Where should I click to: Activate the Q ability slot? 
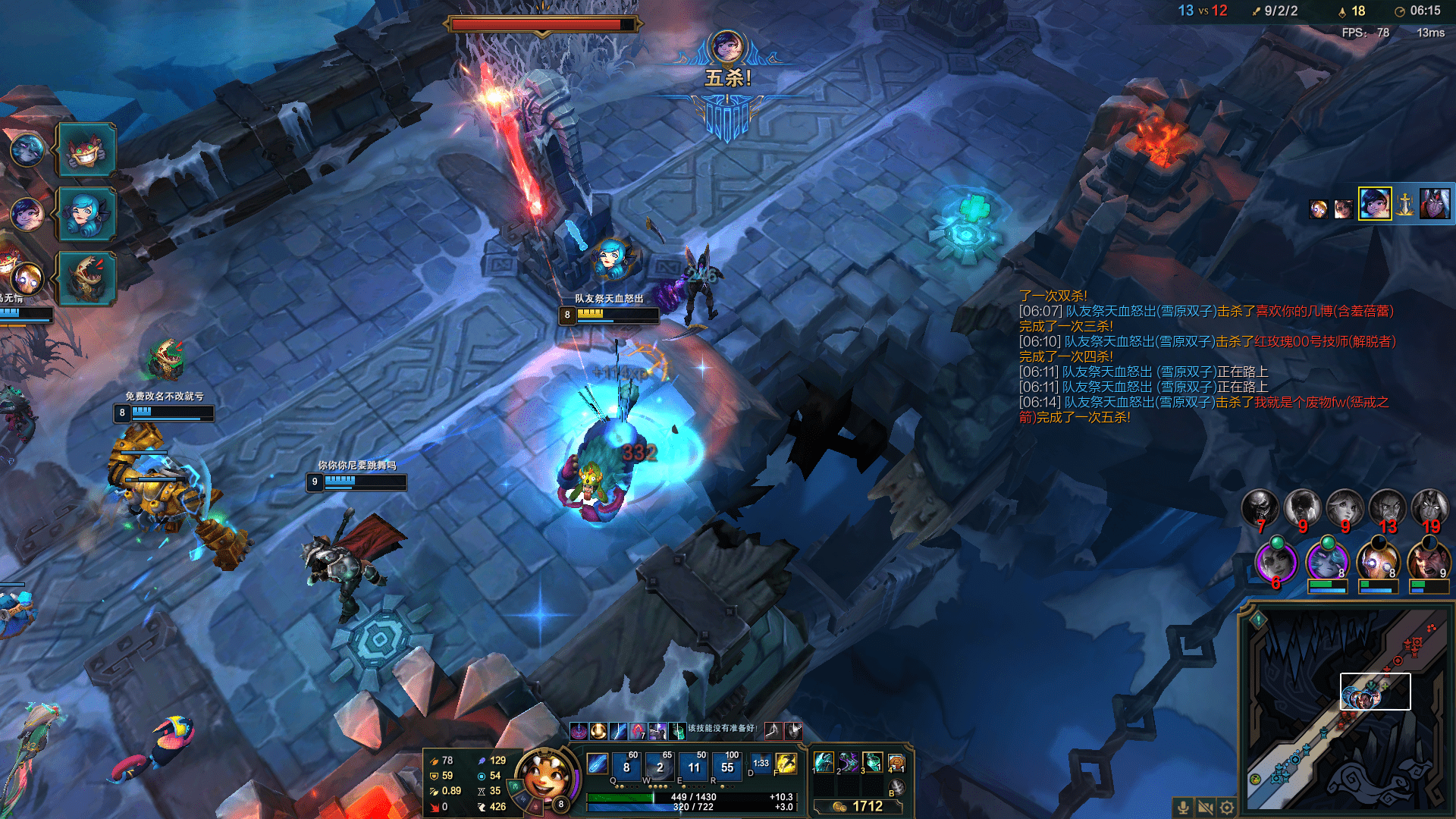[626, 767]
